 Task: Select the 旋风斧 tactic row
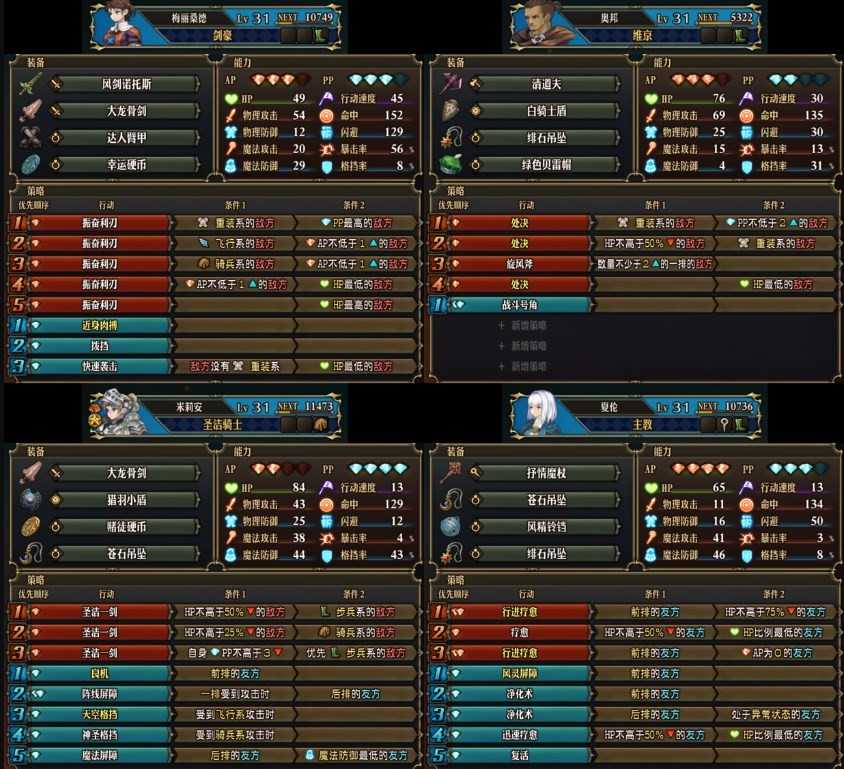520,264
